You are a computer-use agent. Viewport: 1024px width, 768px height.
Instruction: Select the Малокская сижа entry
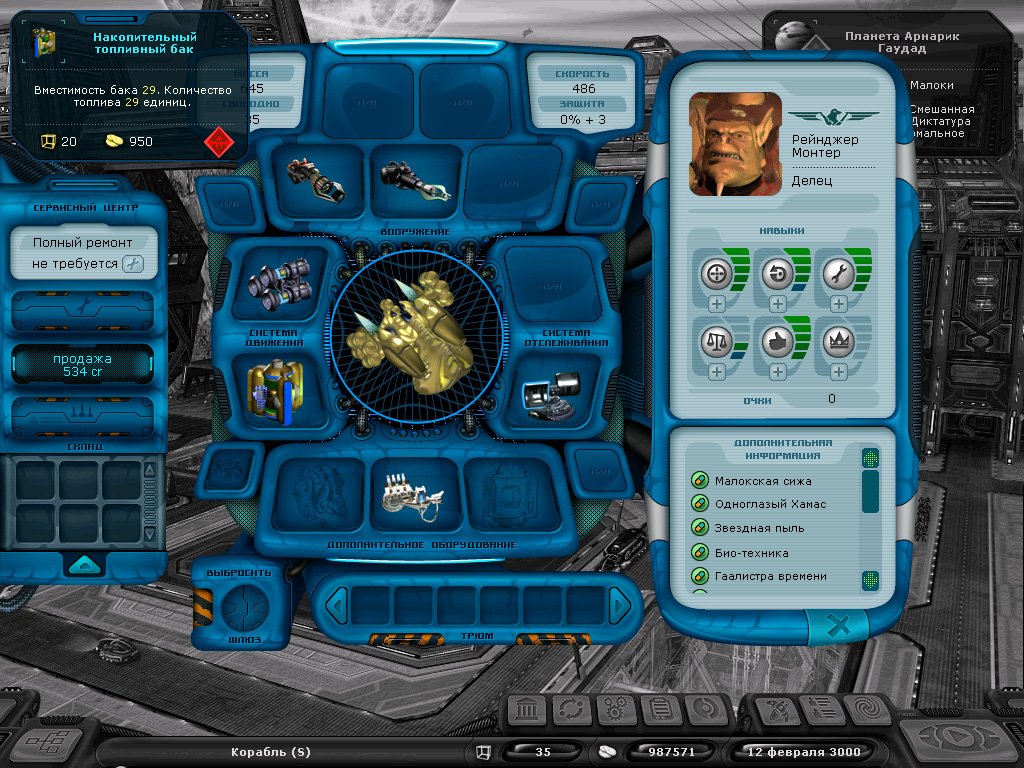coord(763,481)
